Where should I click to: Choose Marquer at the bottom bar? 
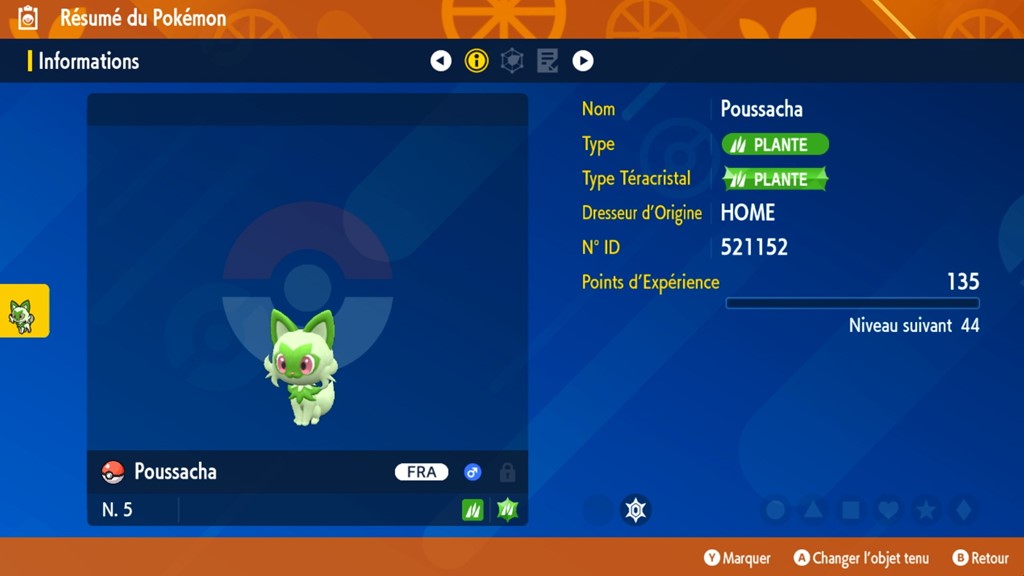[x=738, y=558]
